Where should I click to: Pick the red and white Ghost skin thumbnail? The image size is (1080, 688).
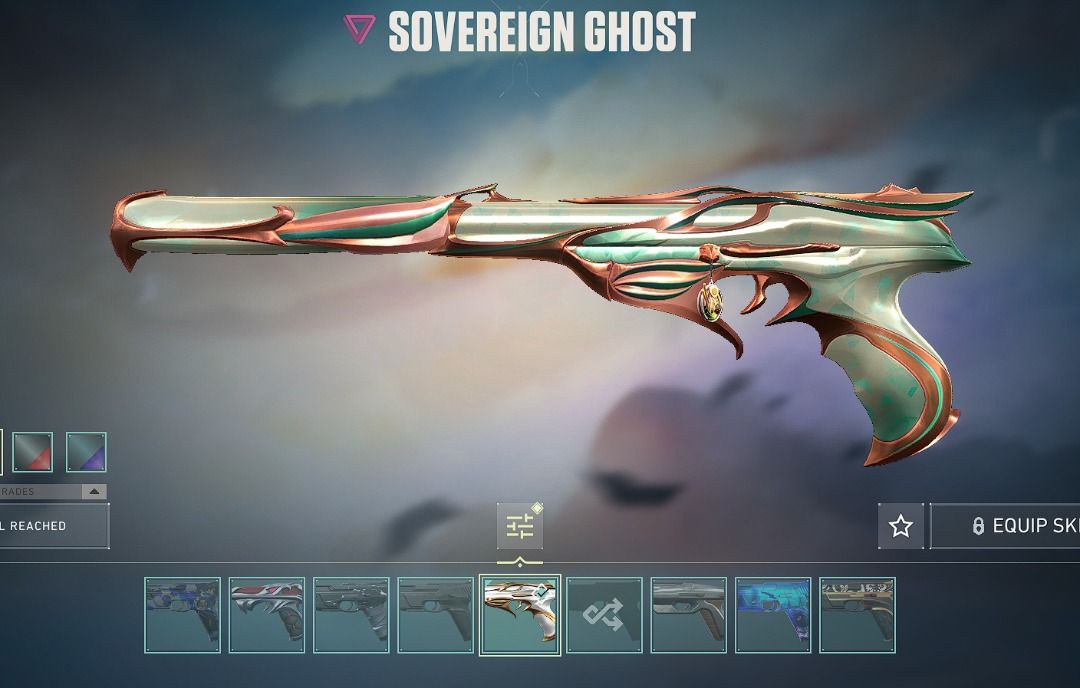click(x=266, y=615)
